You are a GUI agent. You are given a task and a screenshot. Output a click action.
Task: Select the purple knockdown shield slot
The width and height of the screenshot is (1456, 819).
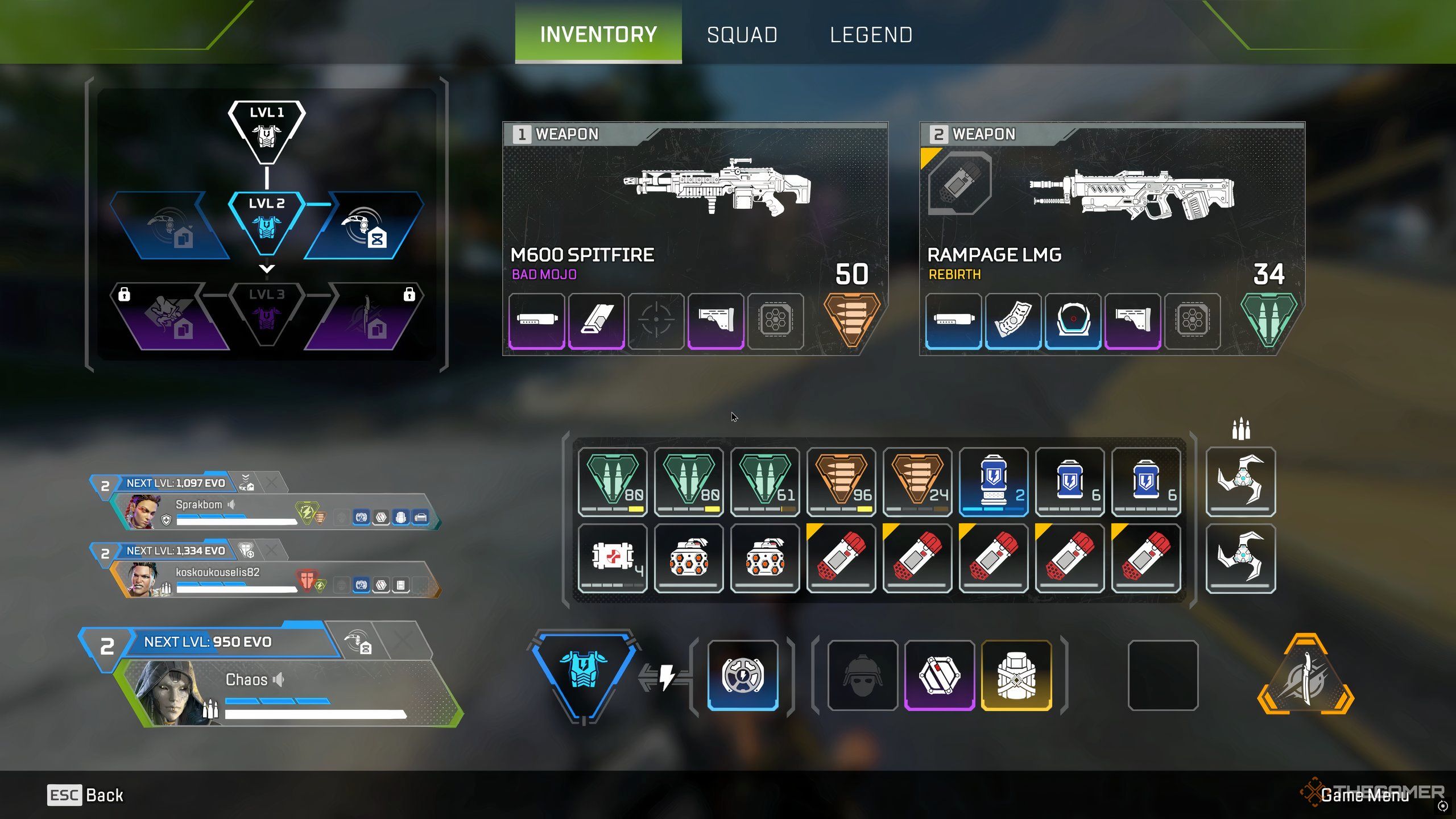point(940,675)
